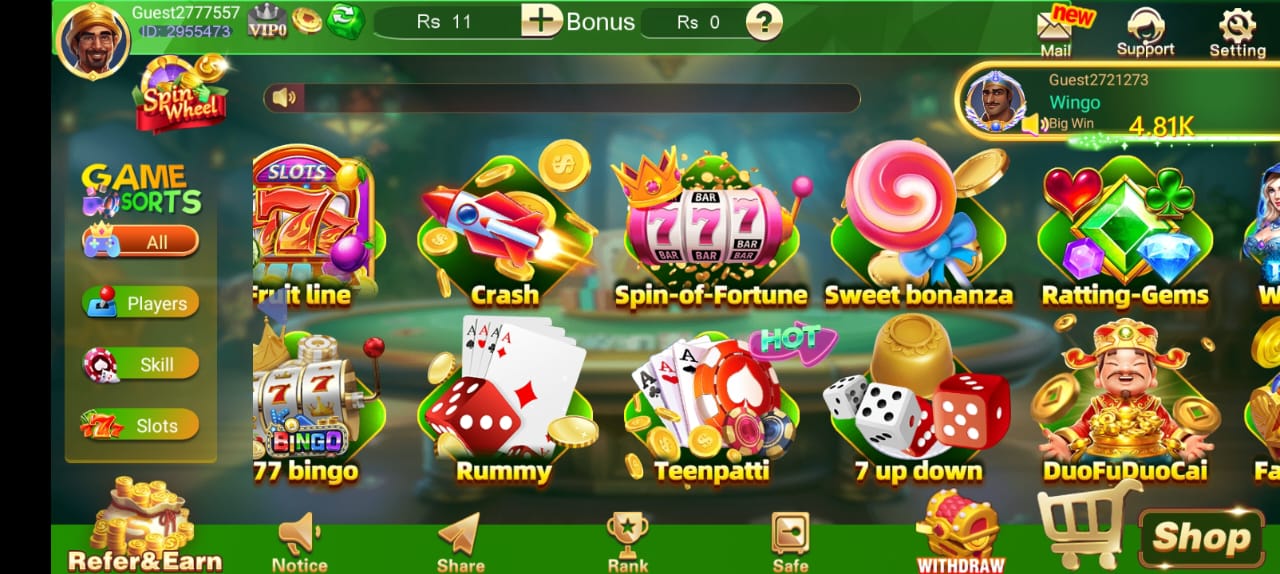Select the All game sort tab
The height and width of the screenshot is (574, 1280).
pos(141,242)
